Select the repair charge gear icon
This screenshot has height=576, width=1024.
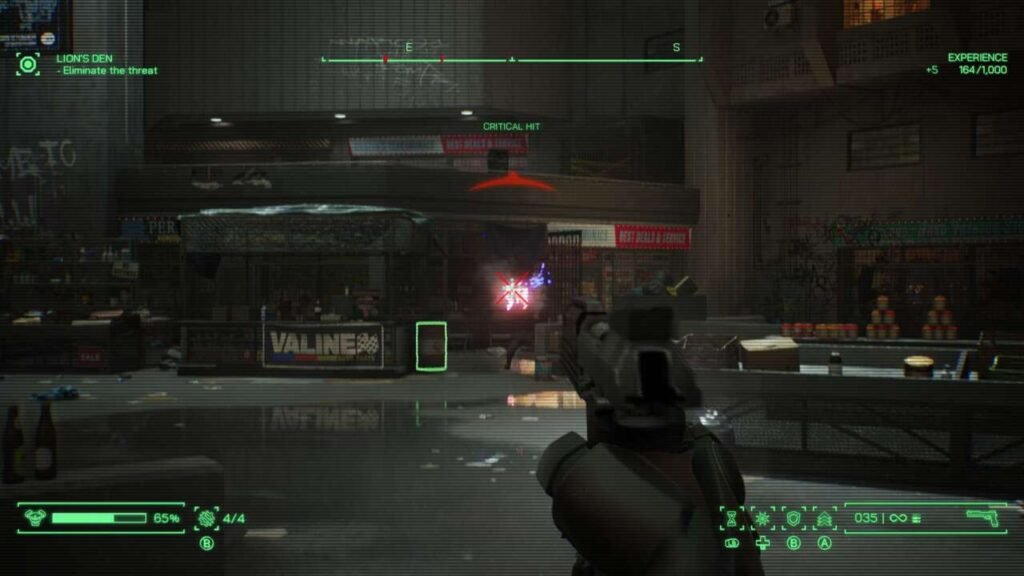point(206,518)
